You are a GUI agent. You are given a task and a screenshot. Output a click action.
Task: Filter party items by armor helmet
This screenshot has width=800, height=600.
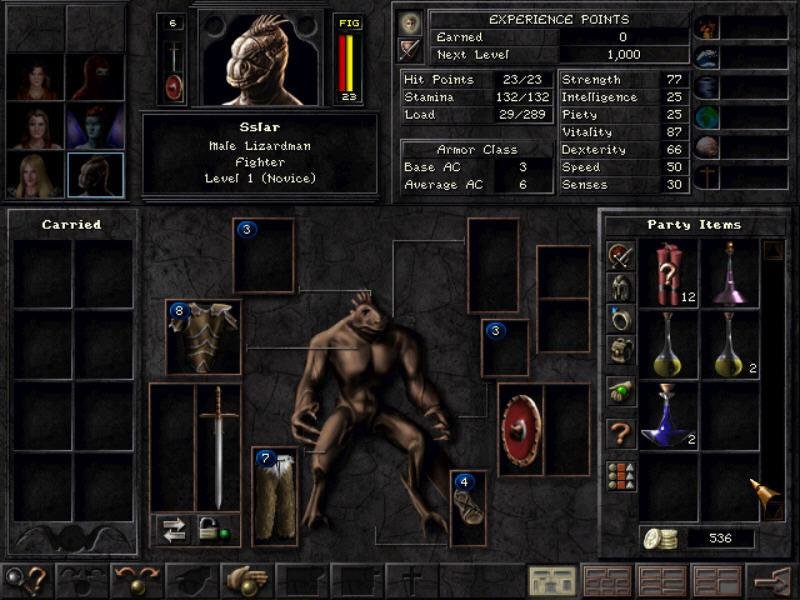point(621,288)
